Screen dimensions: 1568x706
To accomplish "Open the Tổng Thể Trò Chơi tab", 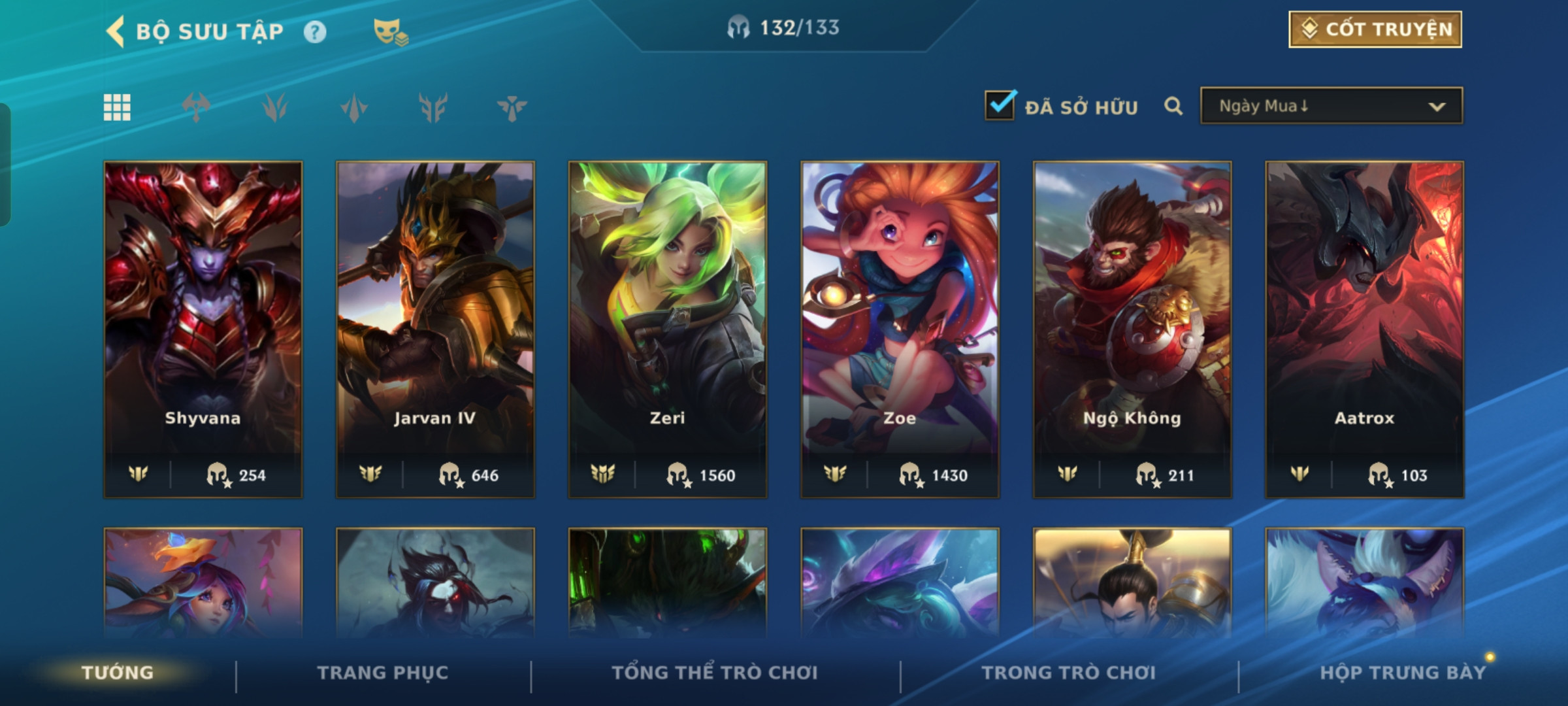I will pyautogui.click(x=715, y=672).
